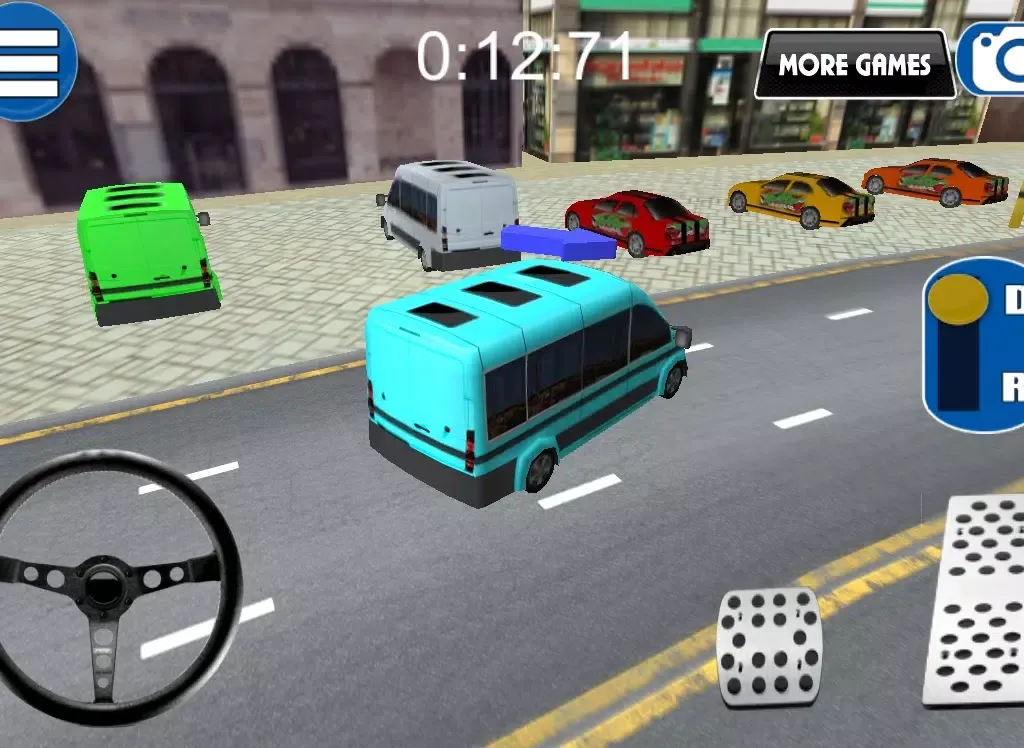1024x748 pixels.
Task: Hit the tall gas pedal
Action: point(976,598)
